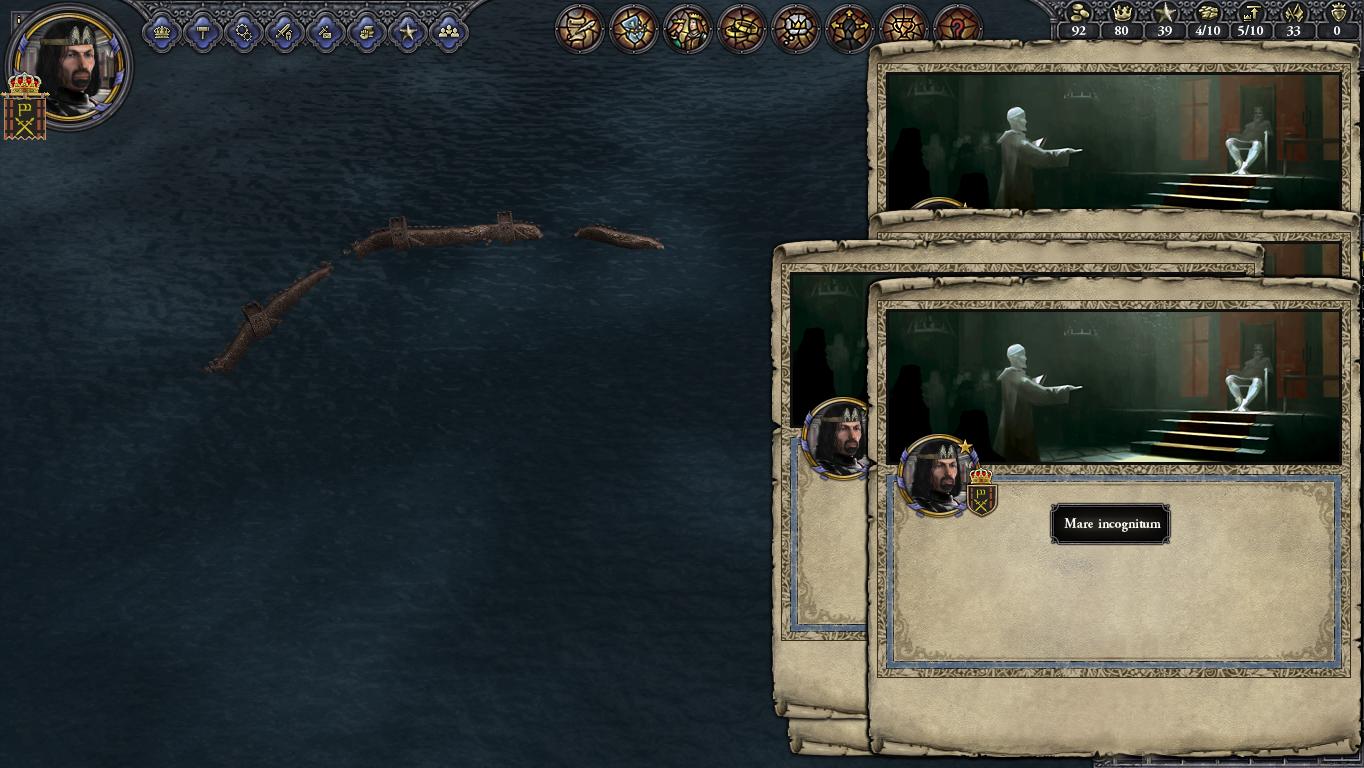1364x768 pixels.
Task: Open the star tab button
Action: point(408,32)
